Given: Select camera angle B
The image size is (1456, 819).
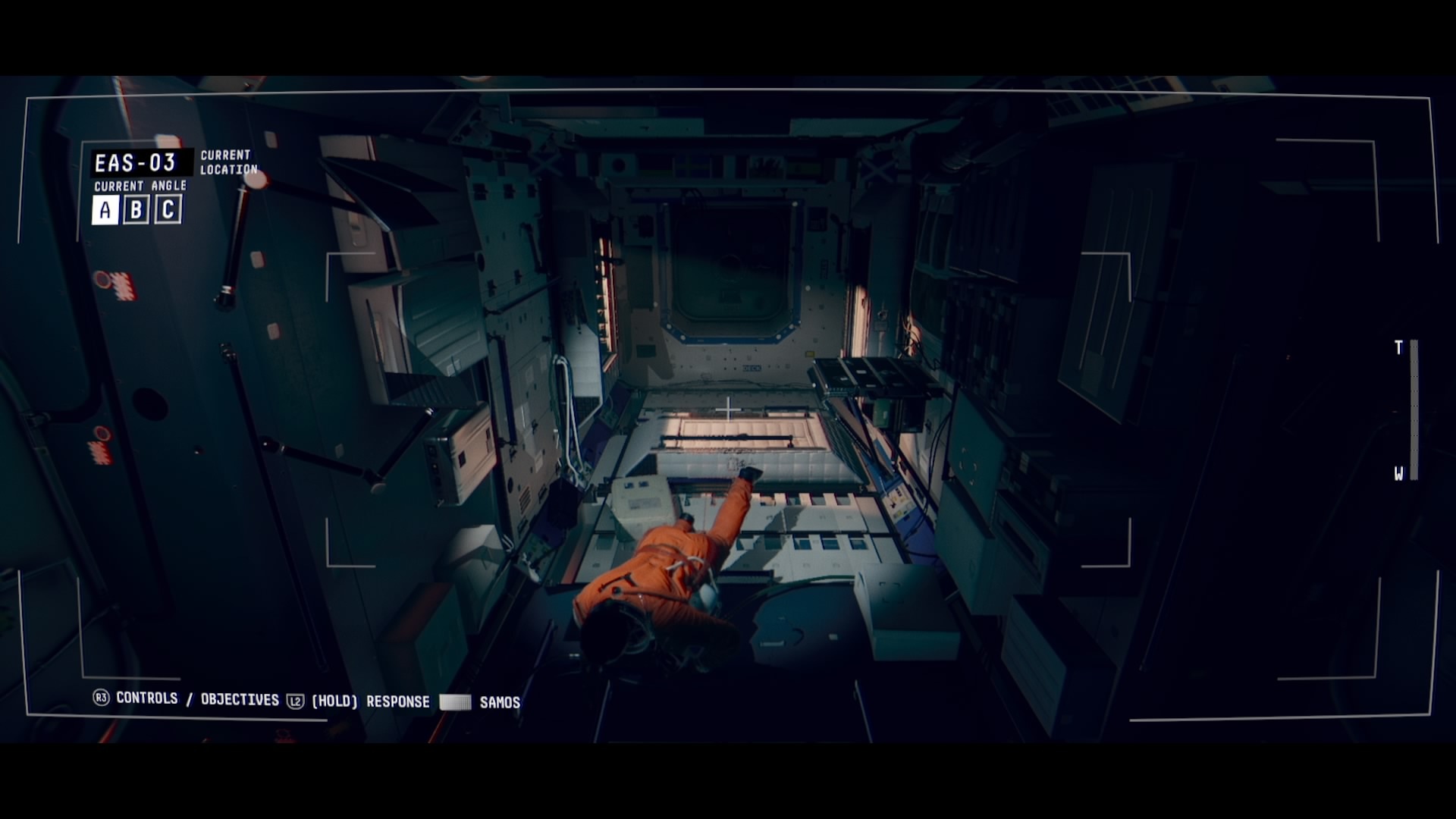Looking at the screenshot, I should click(135, 210).
